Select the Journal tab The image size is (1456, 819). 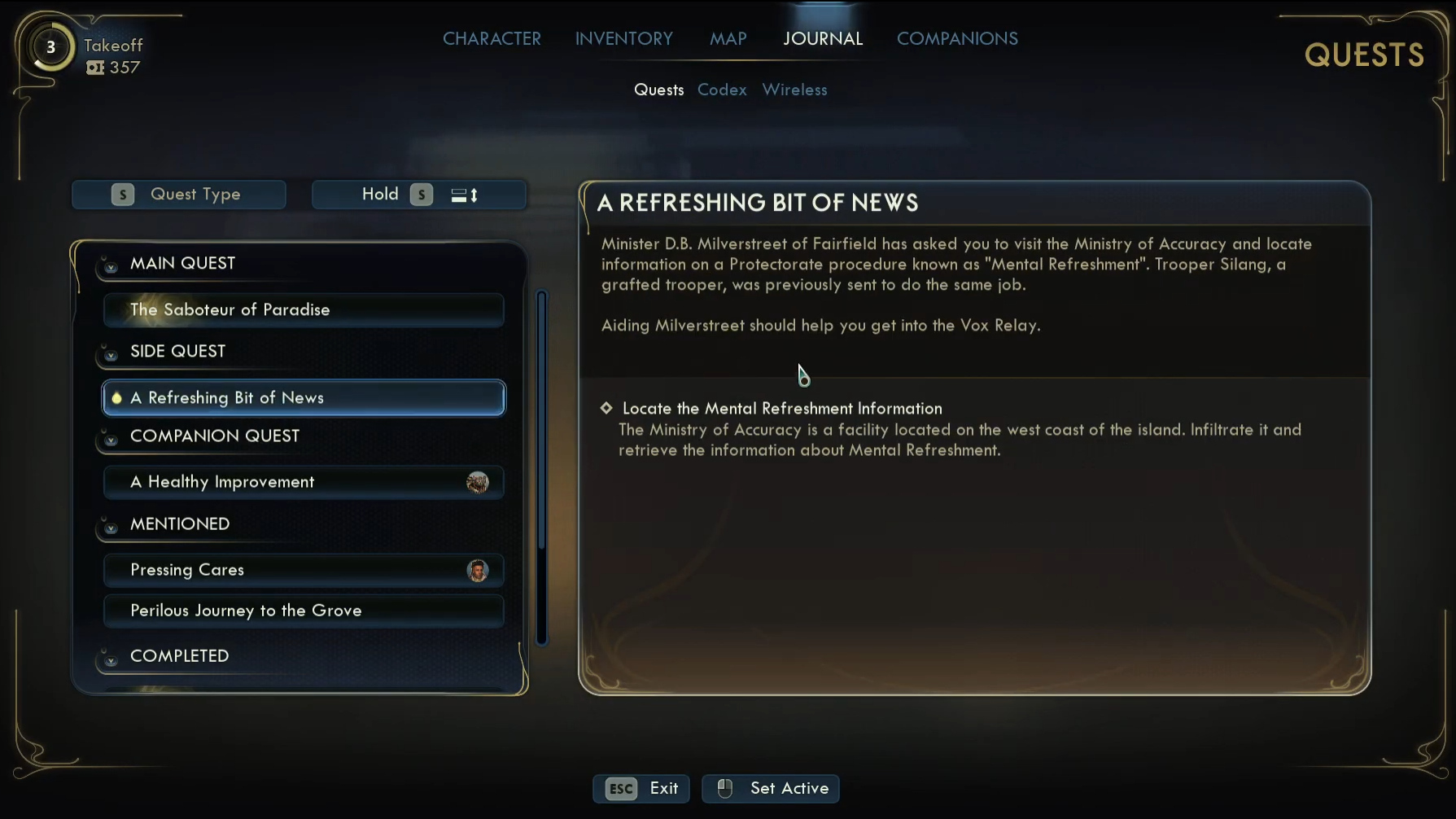822,38
